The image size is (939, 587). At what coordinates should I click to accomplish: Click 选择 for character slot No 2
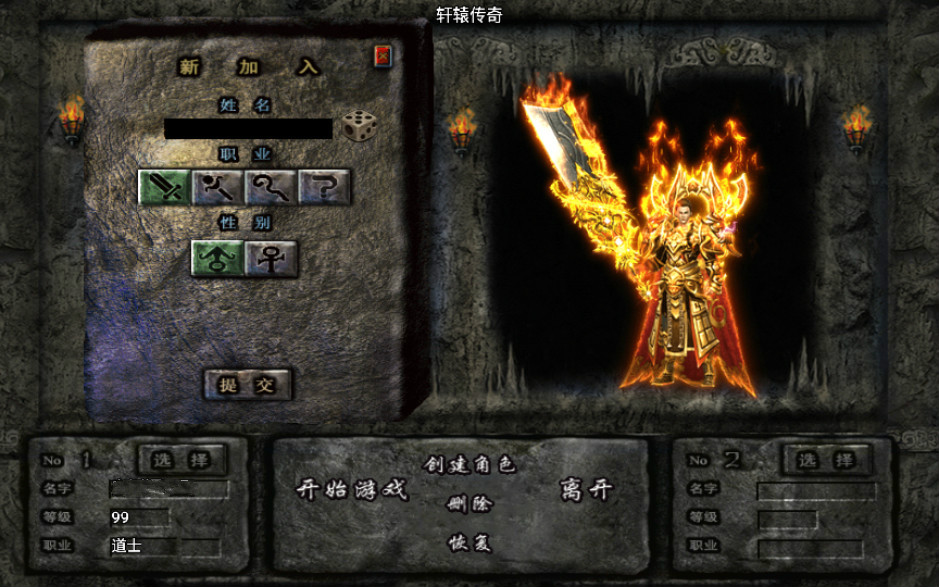pyautogui.click(x=827, y=460)
